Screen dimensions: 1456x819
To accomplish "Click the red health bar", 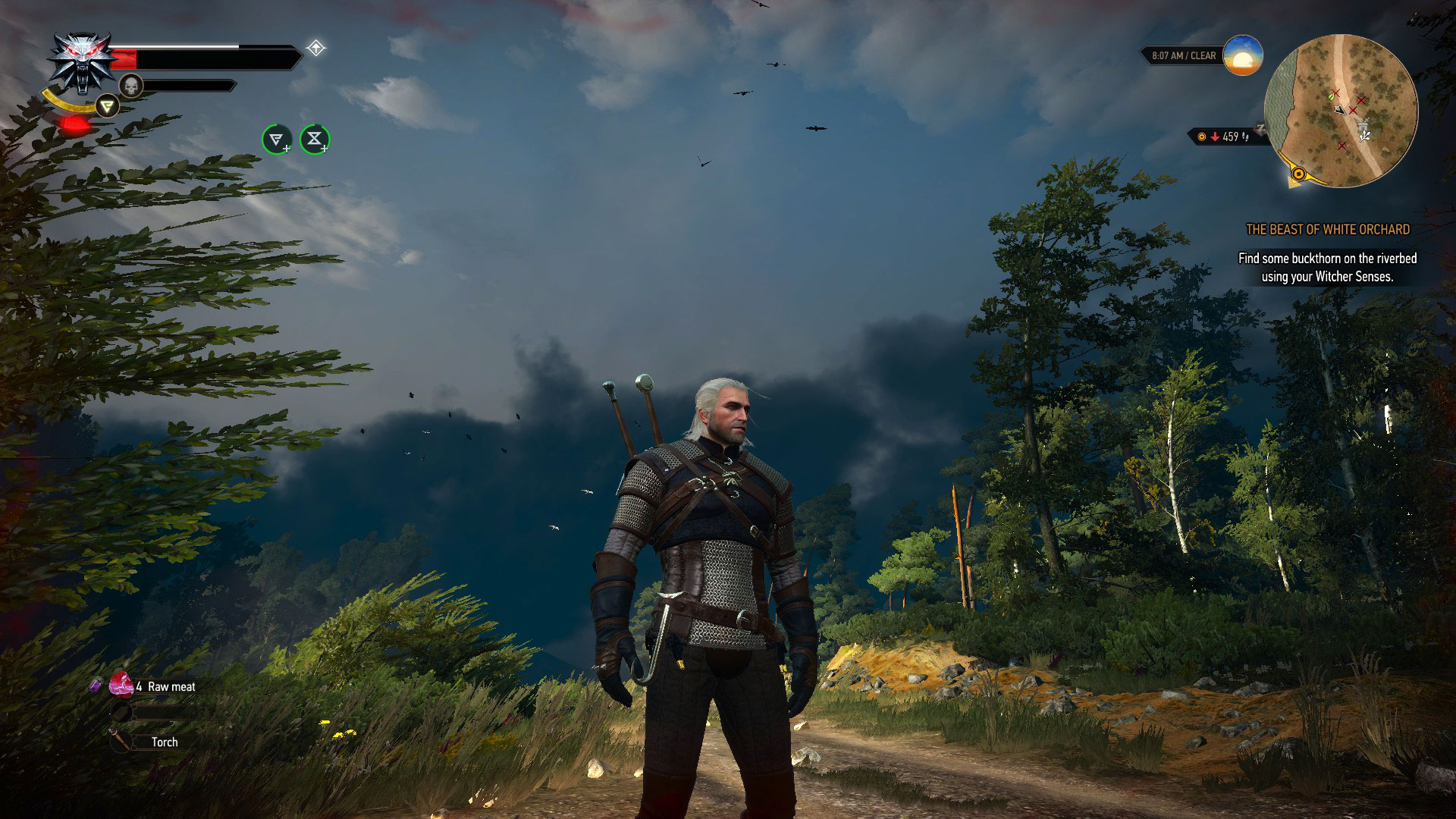I will click(x=124, y=59).
